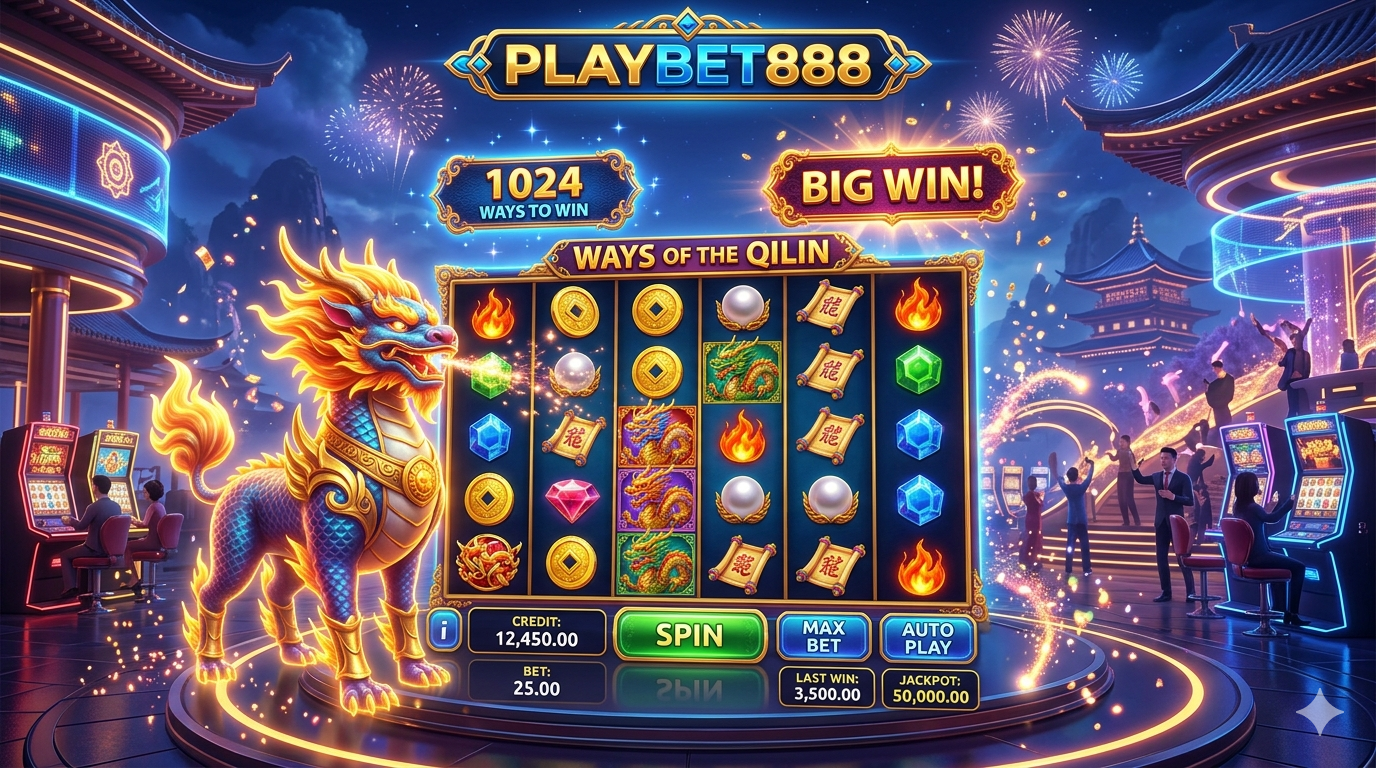Click the PLAYBET888 logo banner
This screenshot has width=1376, height=768.
[x=687, y=64]
